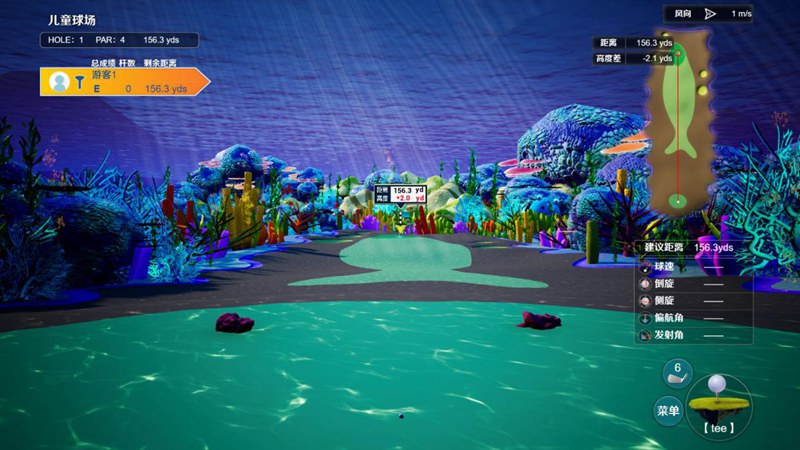Click the fish-shaped hole minimap

click(x=680, y=125)
